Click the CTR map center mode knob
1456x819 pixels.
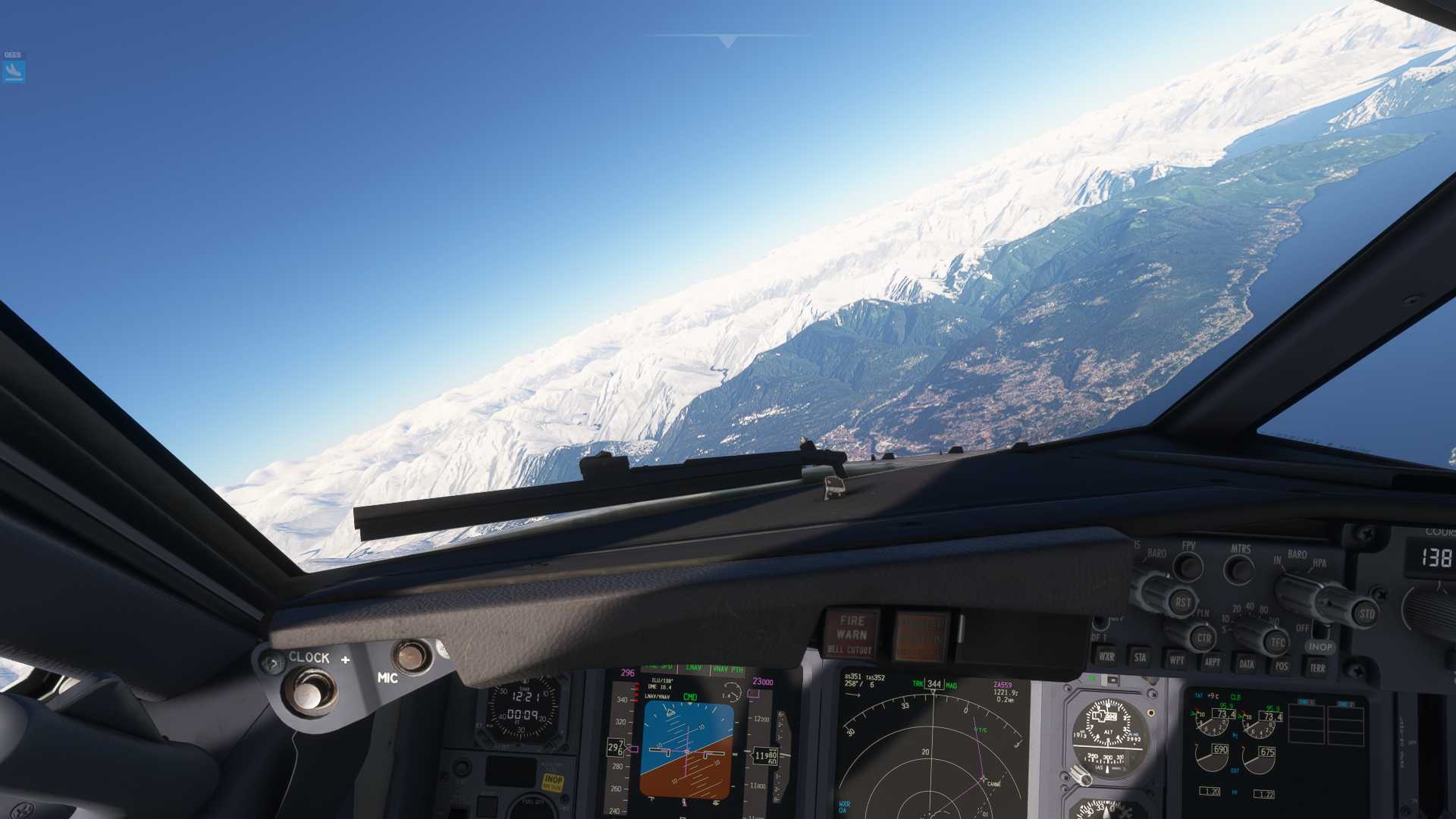(1204, 639)
